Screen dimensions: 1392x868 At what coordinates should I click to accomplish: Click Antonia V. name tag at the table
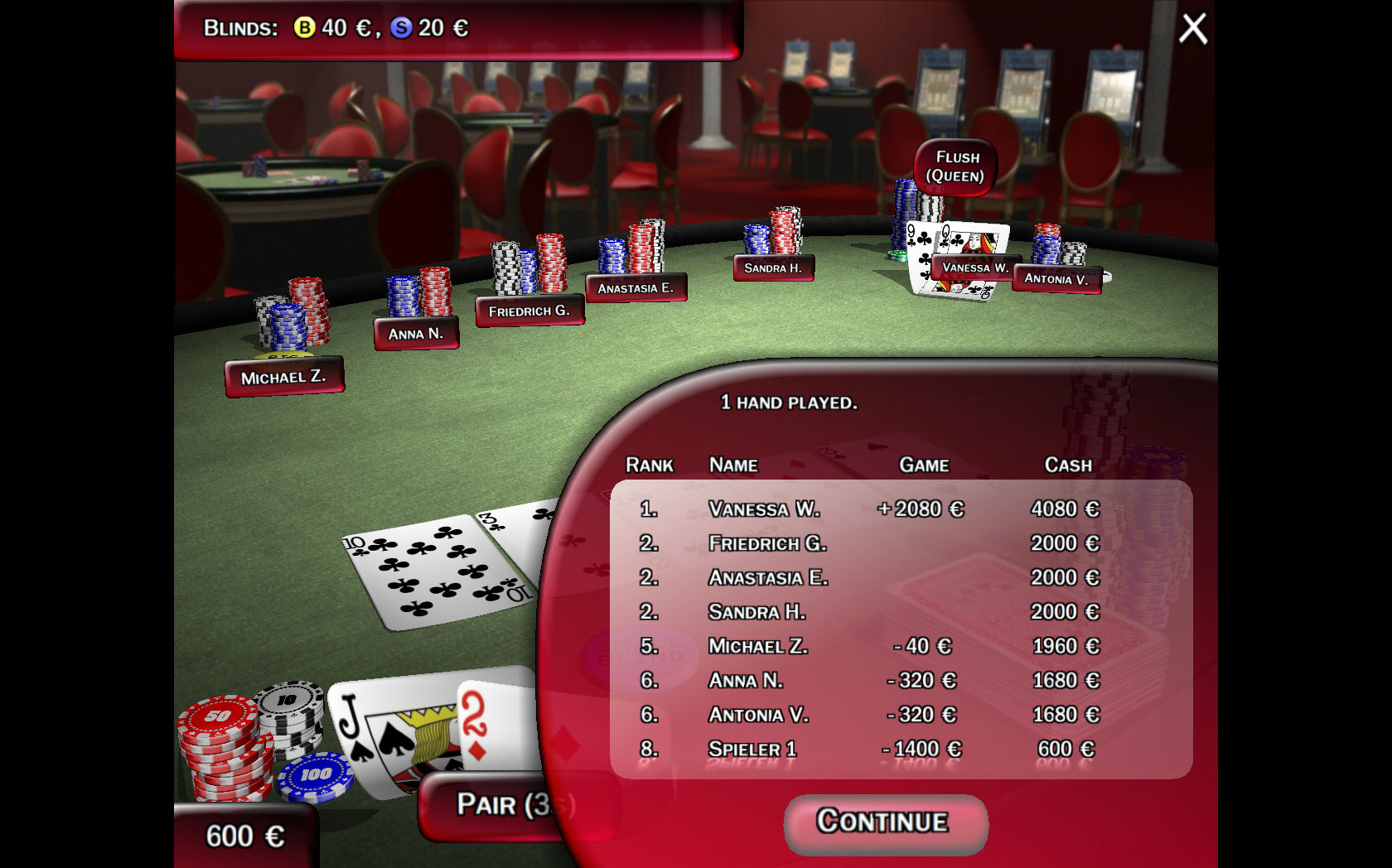[1056, 279]
